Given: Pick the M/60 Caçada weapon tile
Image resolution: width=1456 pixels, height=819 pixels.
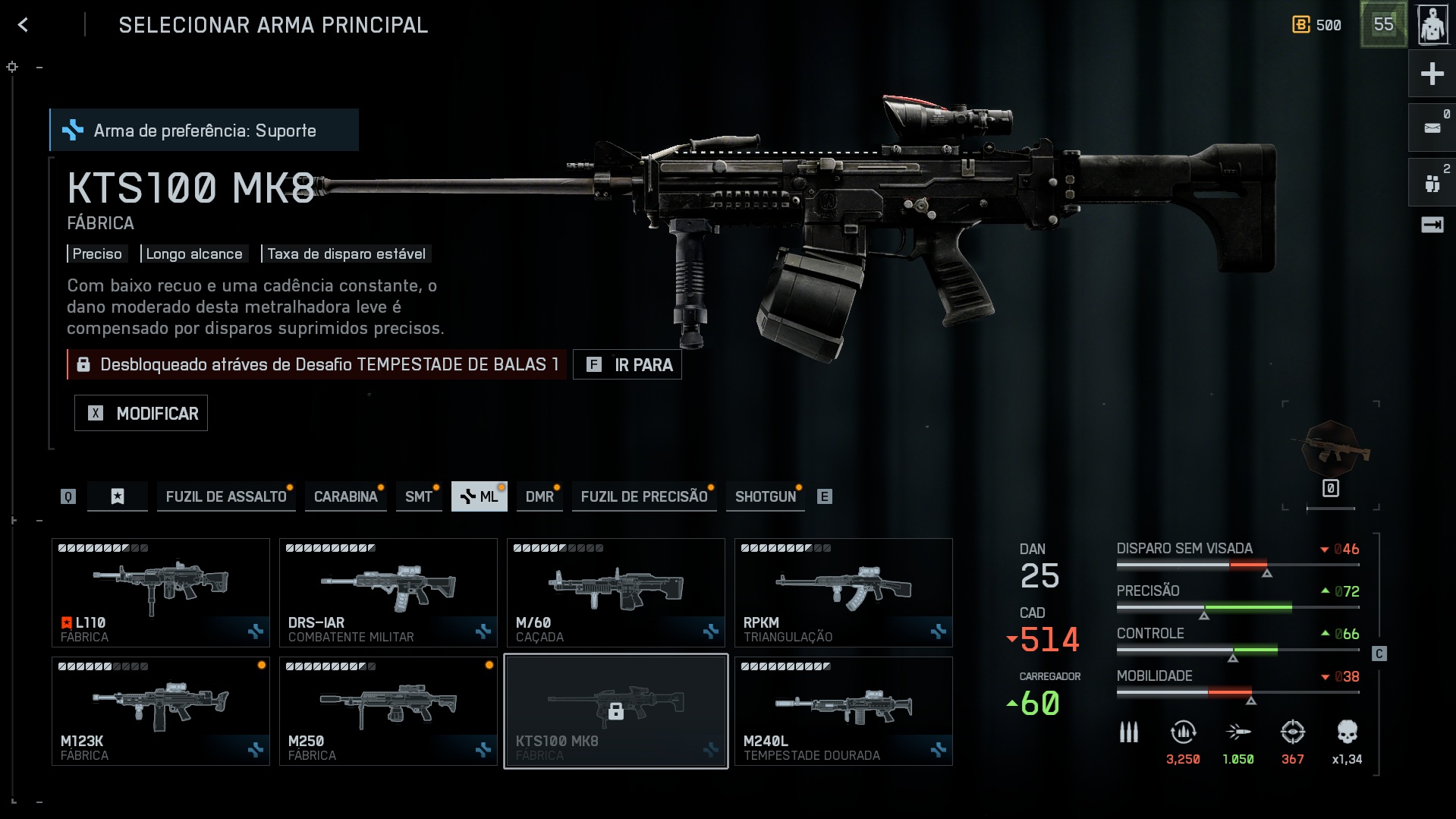Looking at the screenshot, I should point(616,593).
